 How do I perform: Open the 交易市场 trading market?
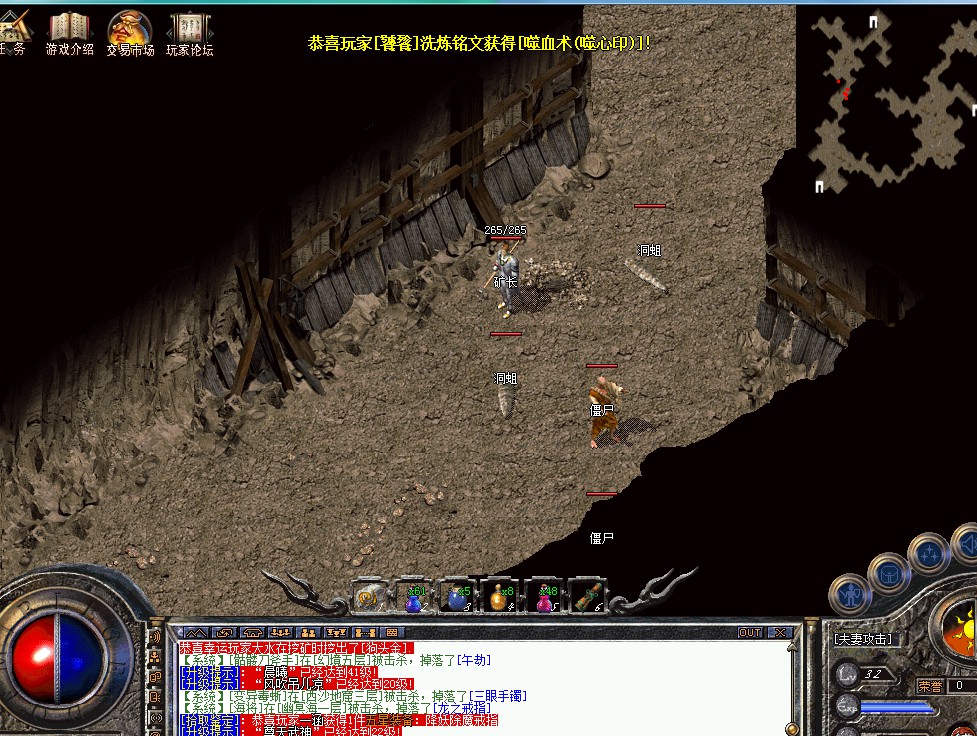[x=130, y=31]
